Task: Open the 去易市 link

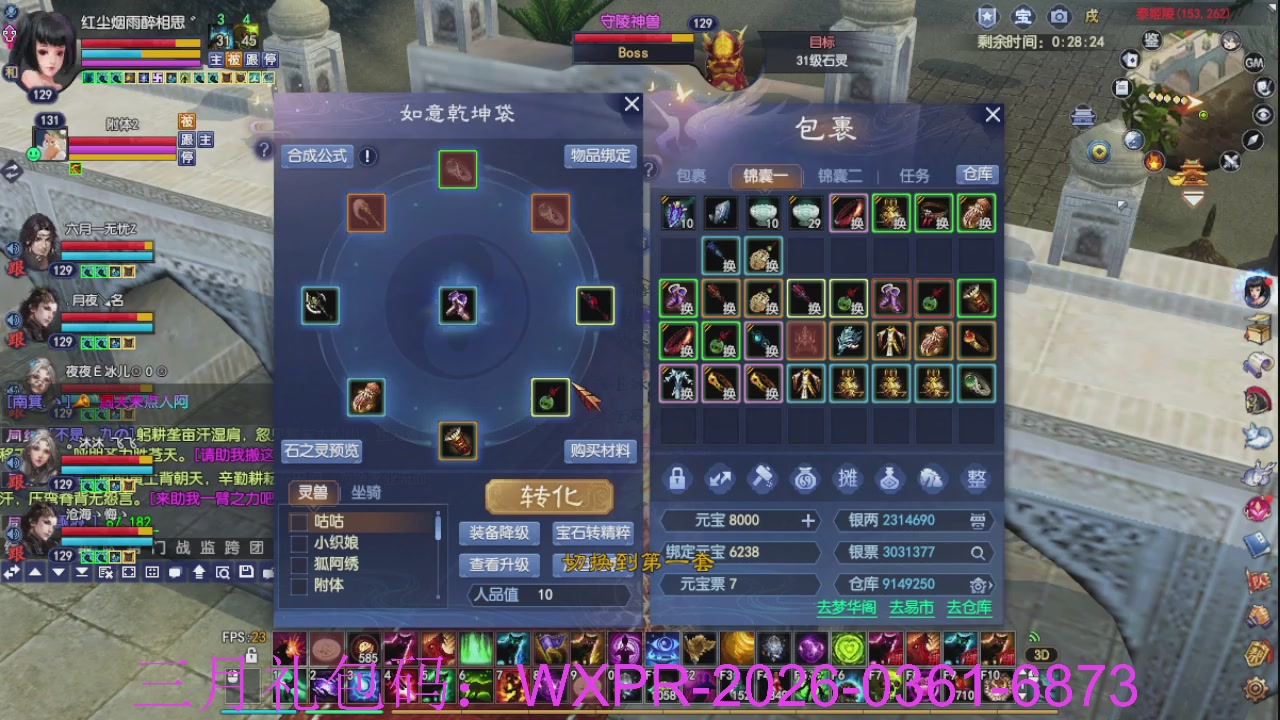Action: 910,606
